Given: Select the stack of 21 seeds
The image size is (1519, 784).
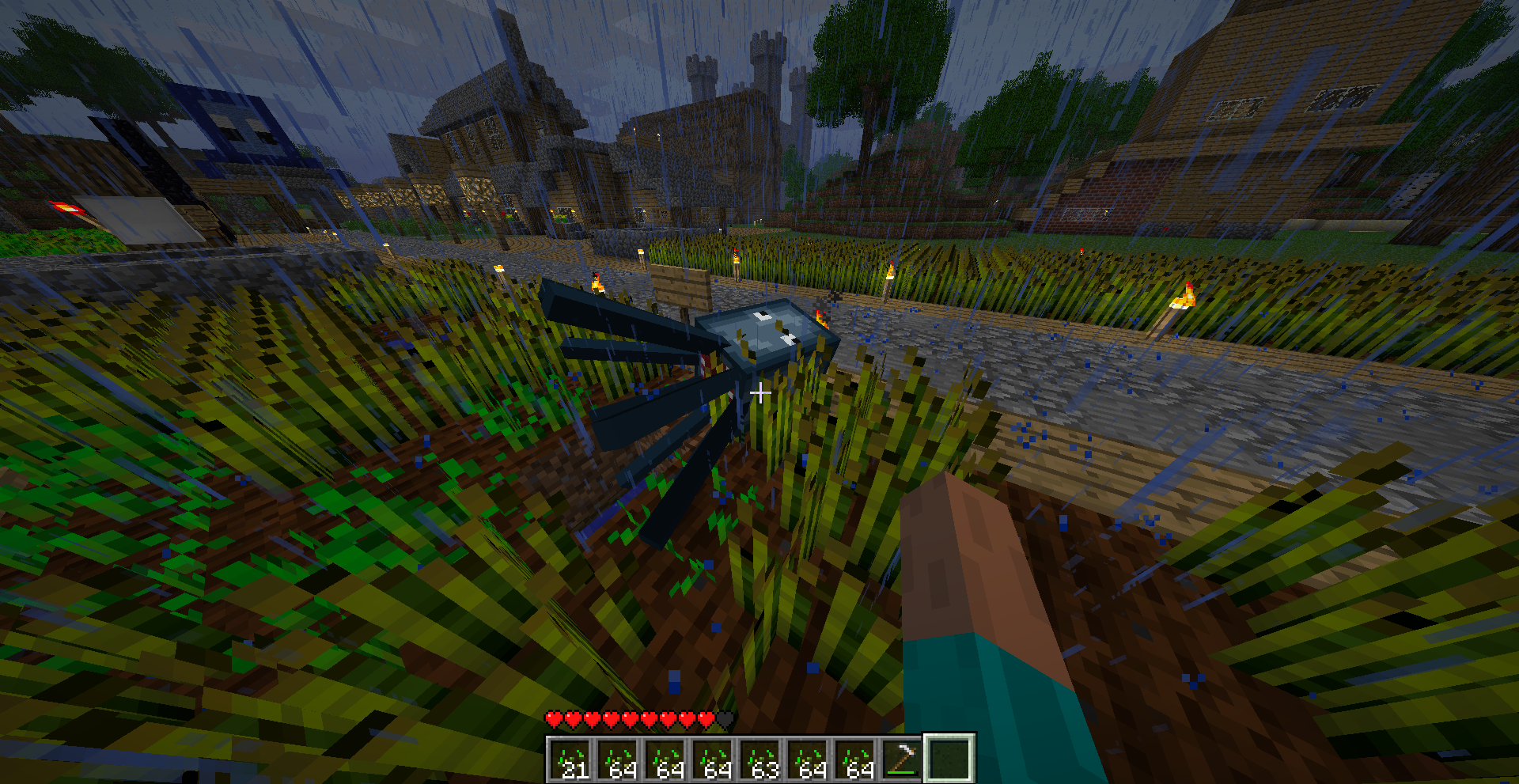Looking at the screenshot, I should tap(570, 759).
